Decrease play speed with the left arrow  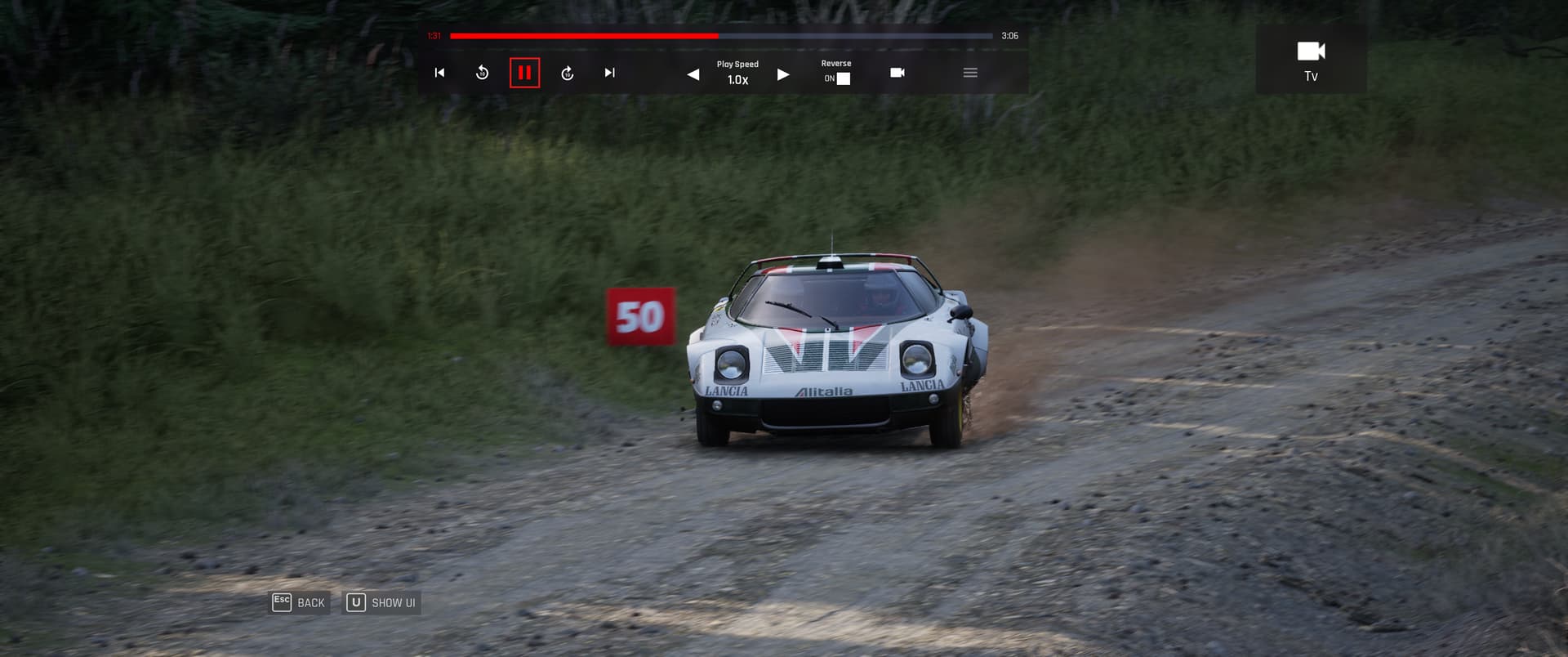coord(693,74)
